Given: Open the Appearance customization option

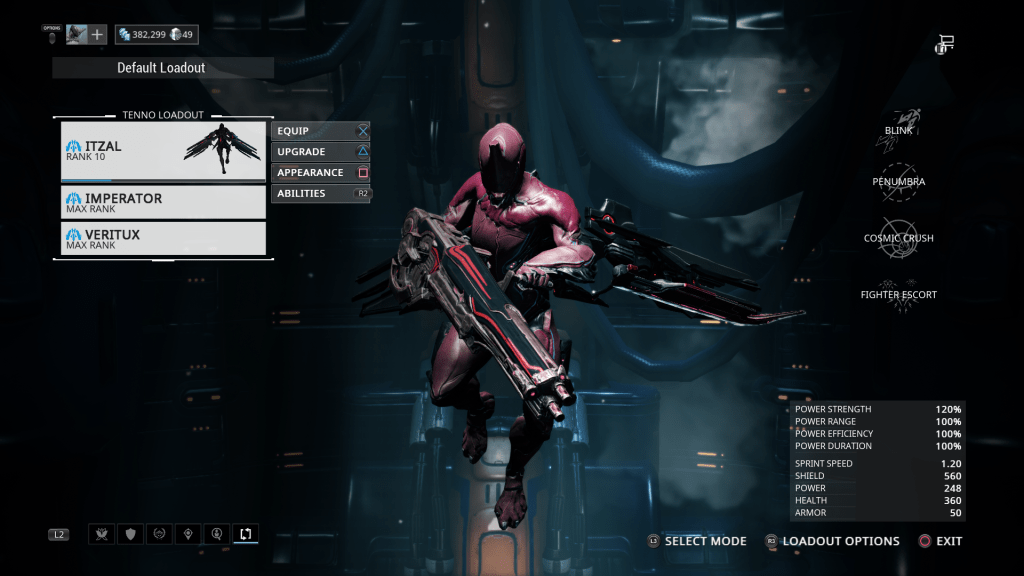Looking at the screenshot, I should pyautogui.click(x=320, y=173).
